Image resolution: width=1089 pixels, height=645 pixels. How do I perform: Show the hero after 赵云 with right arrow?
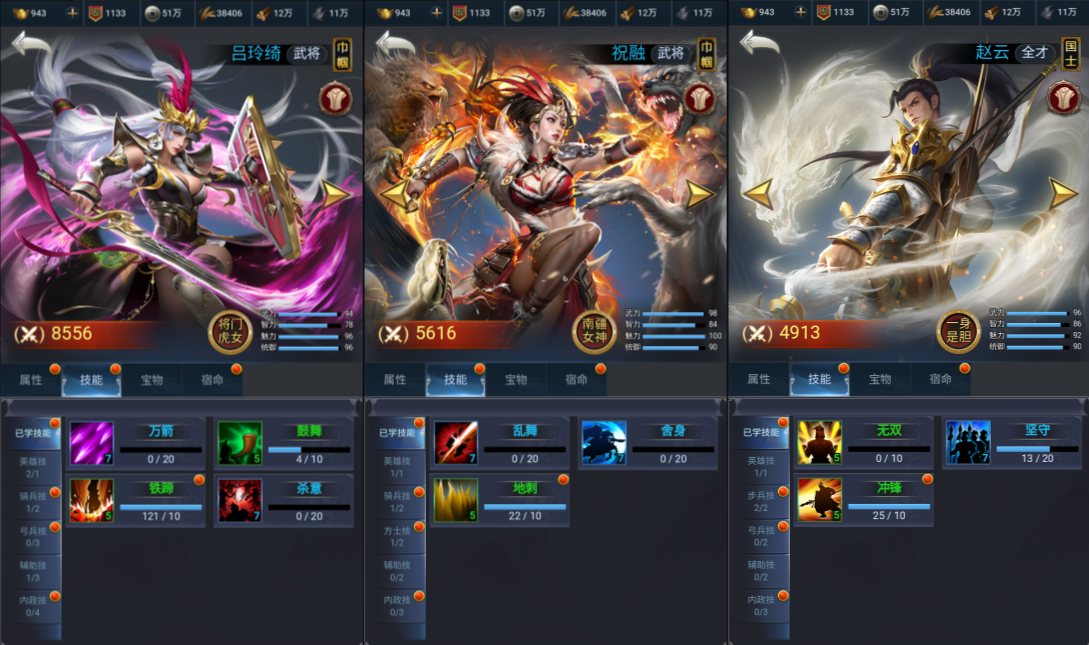[x=1062, y=193]
